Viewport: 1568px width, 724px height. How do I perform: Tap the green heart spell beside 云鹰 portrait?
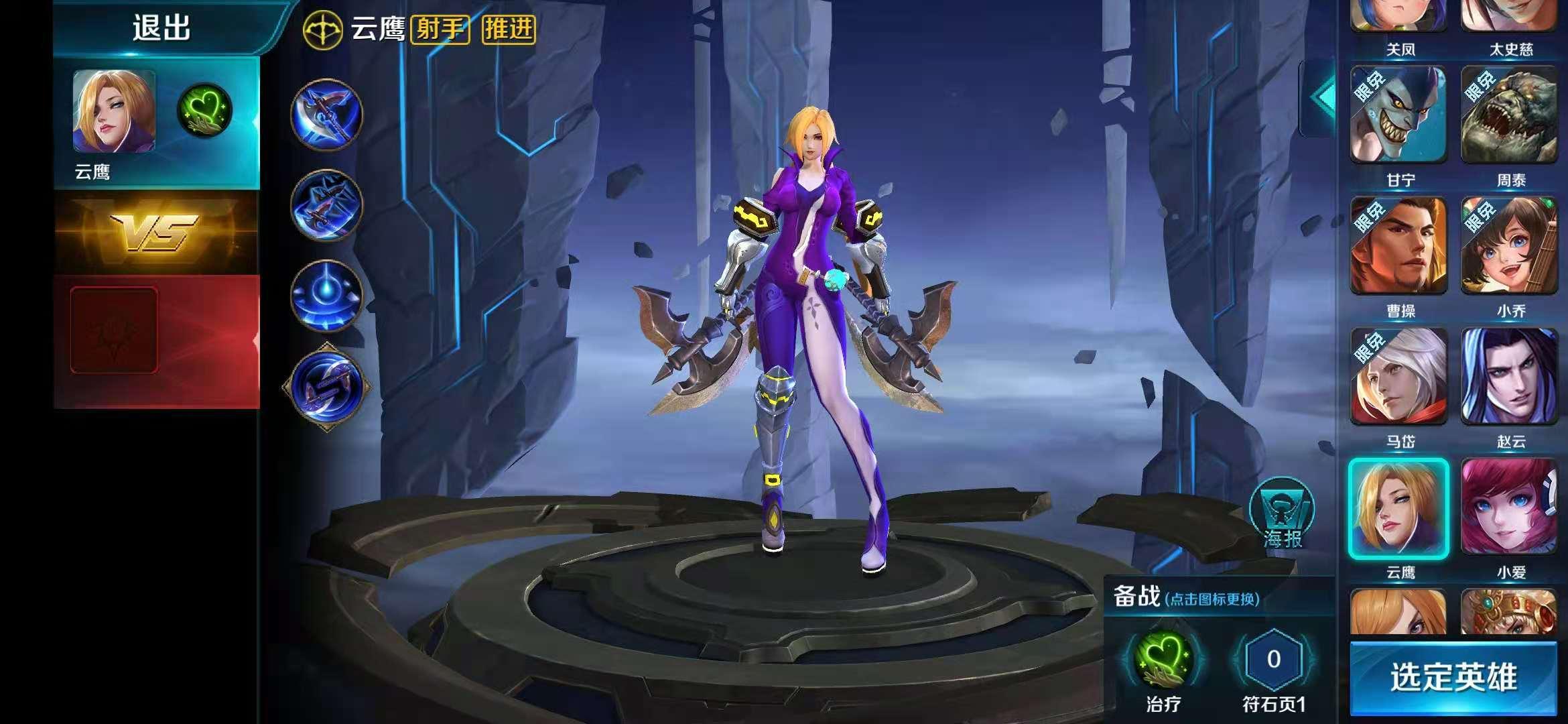205,111
